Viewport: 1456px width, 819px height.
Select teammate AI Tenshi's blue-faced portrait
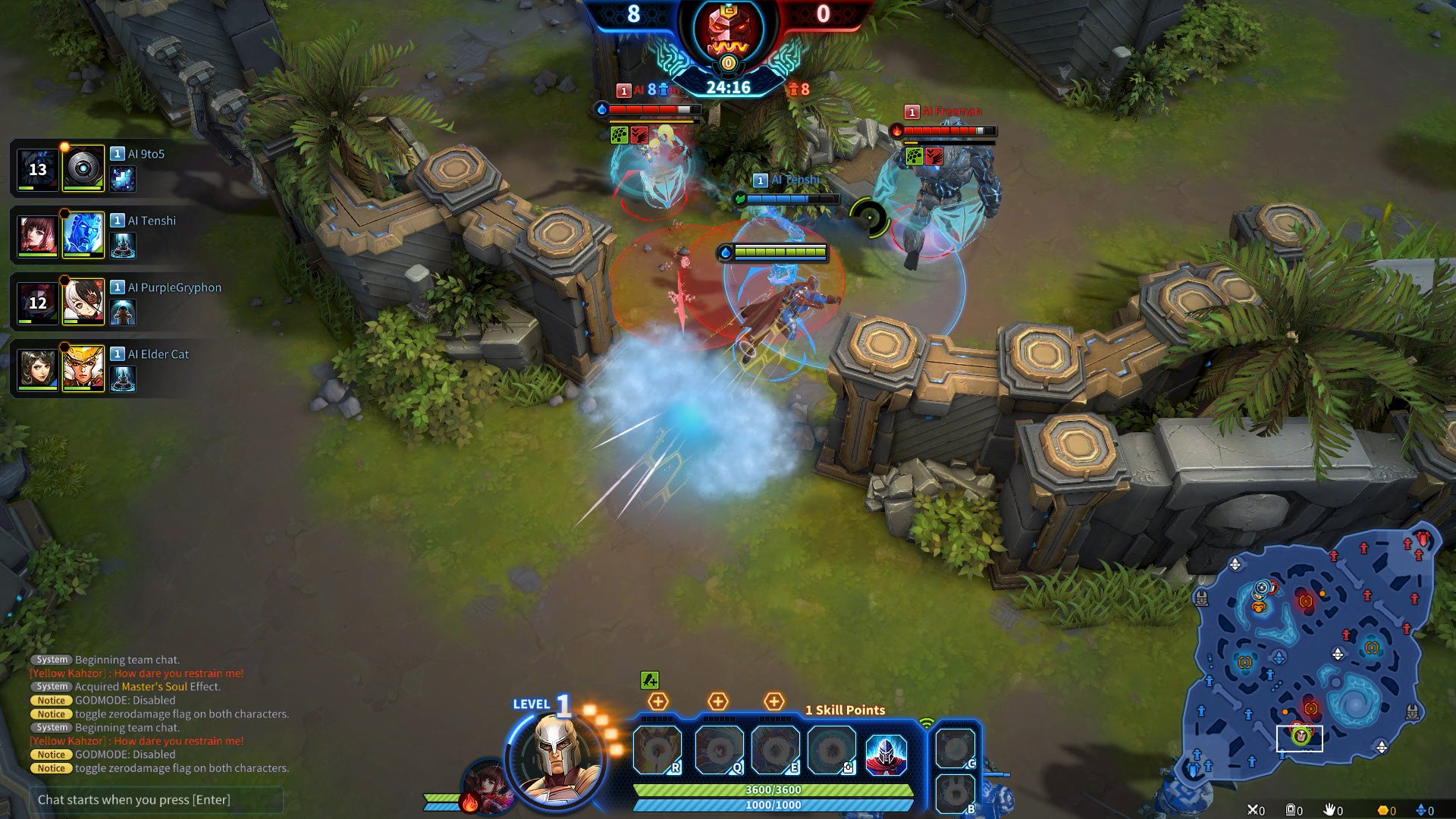(x=83, y=234)
